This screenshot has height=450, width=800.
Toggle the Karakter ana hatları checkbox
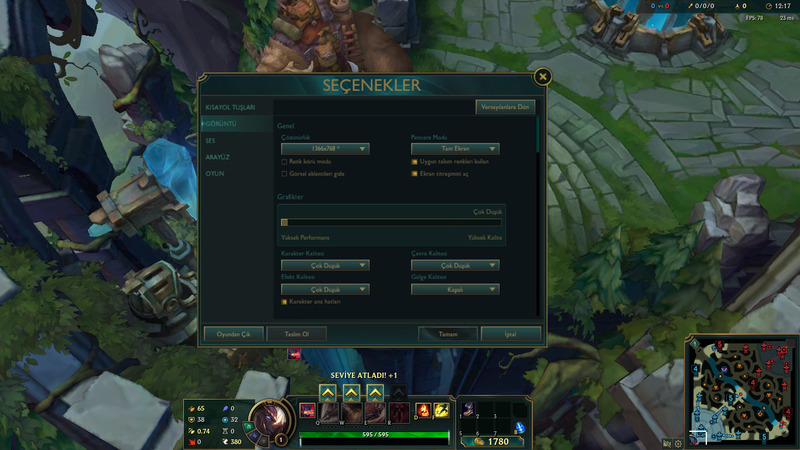[284, 301]
